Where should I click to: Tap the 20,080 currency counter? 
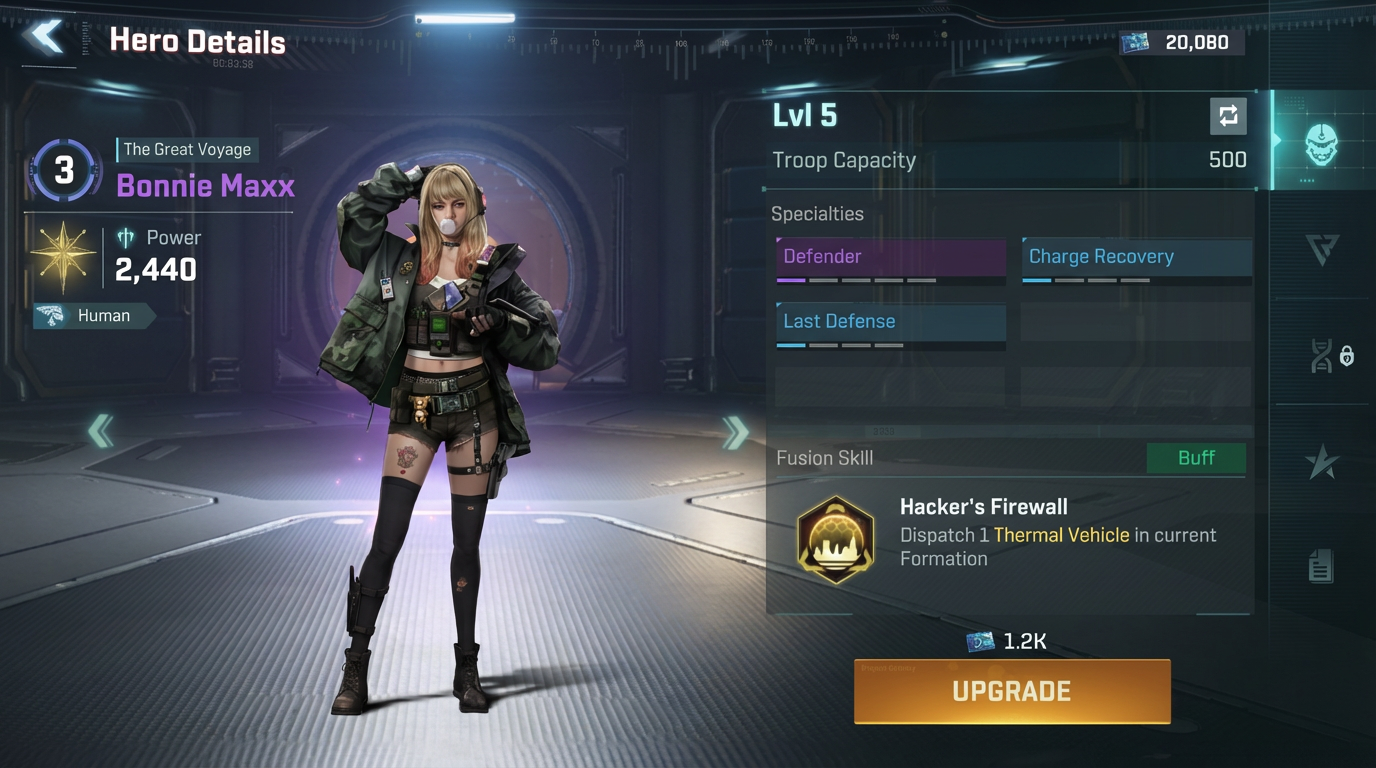pos(1182,42)
